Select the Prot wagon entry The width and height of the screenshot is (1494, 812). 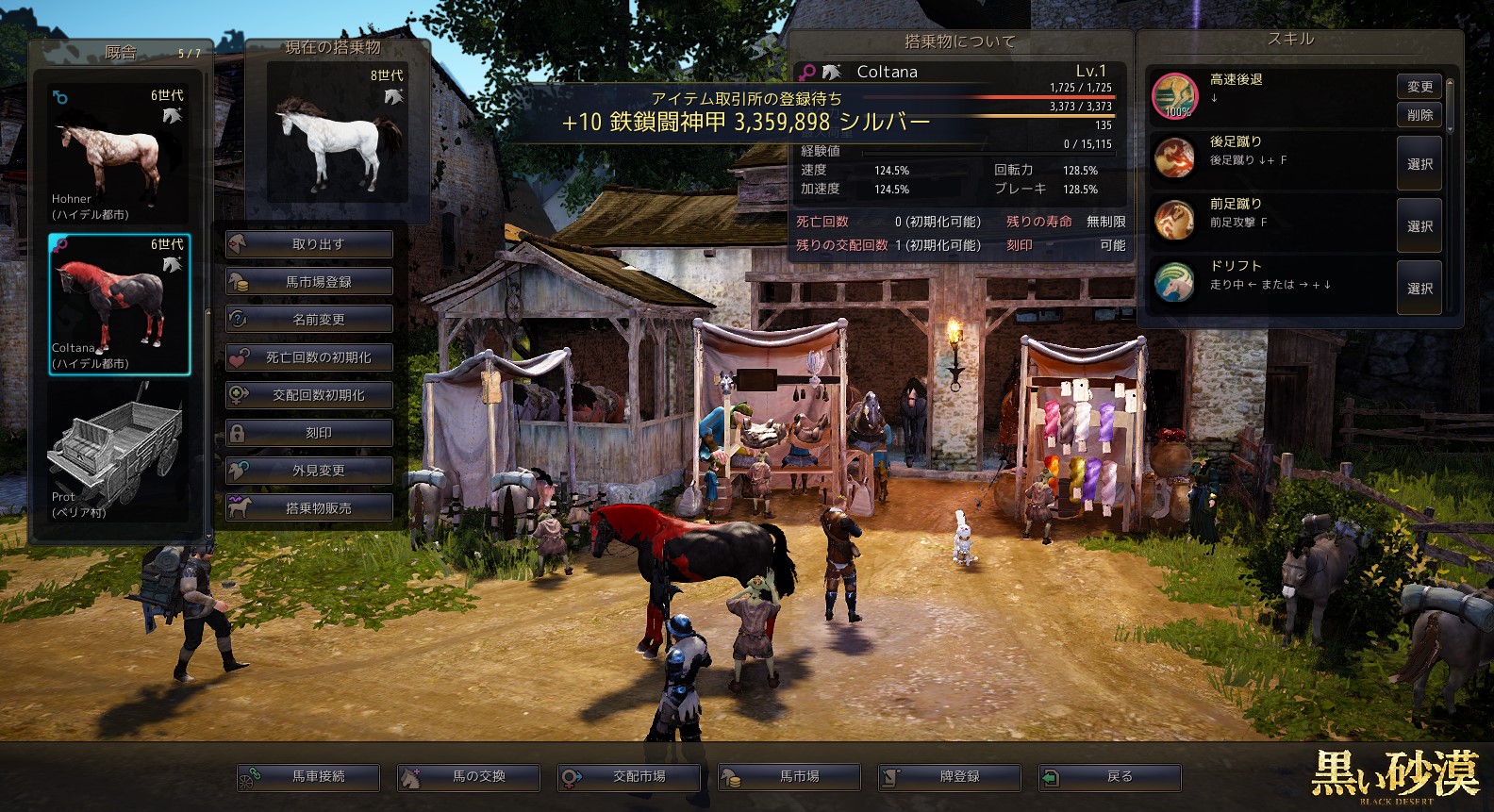[x=119, y=454]
